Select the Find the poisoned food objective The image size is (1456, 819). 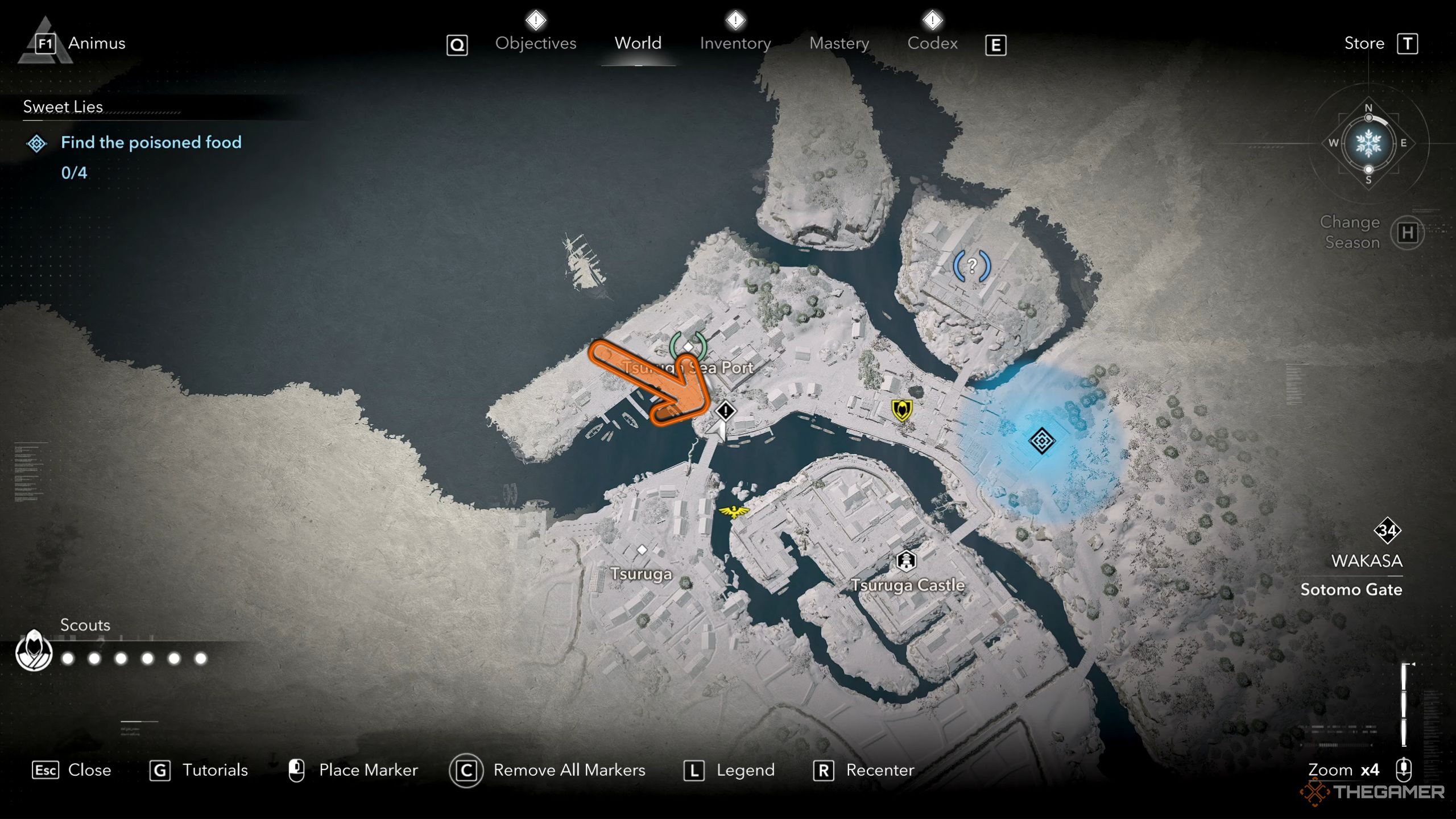pyautogui.click(x=151, y=142)
